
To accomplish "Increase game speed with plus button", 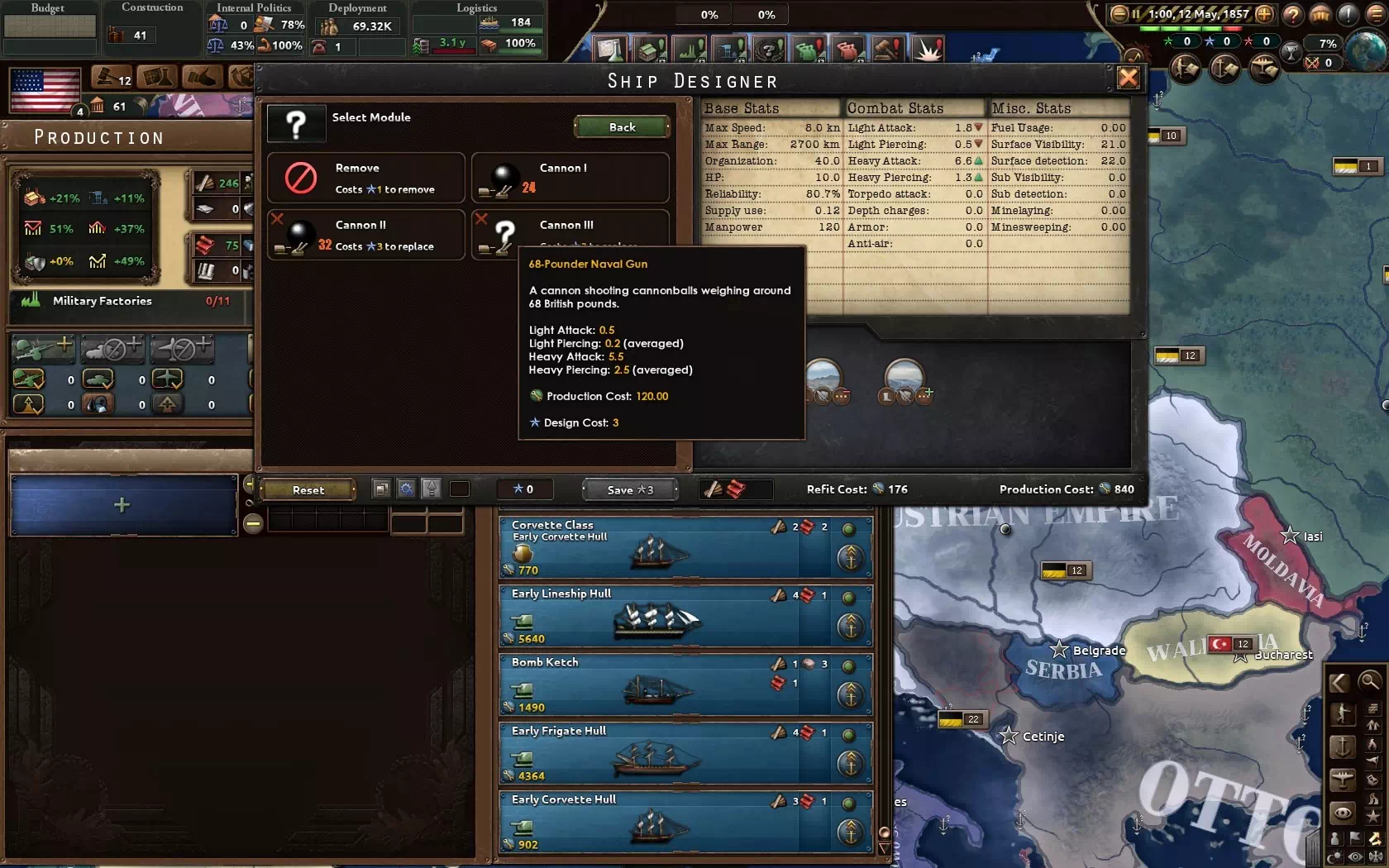I will [1264, 14].
